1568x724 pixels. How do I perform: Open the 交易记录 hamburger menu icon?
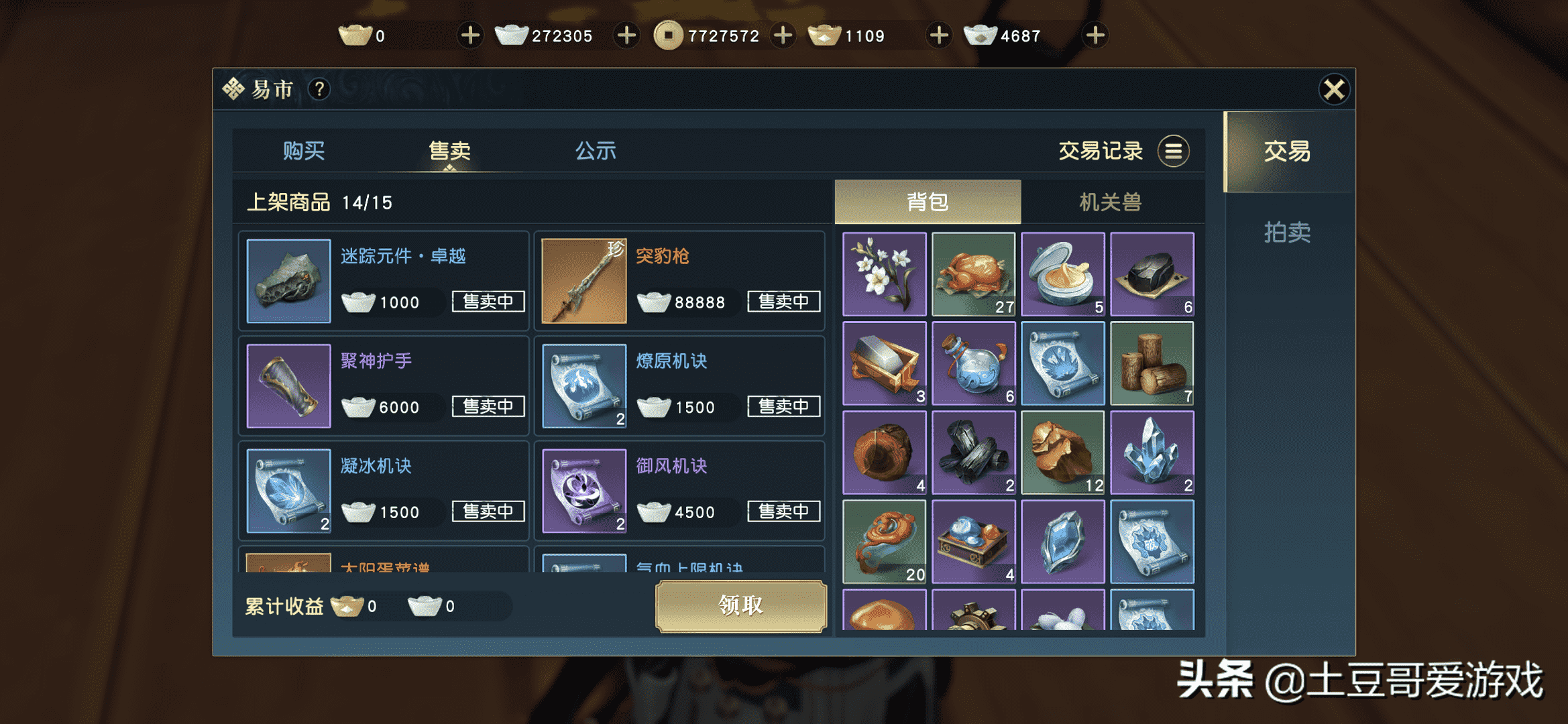pos(1173,151)
